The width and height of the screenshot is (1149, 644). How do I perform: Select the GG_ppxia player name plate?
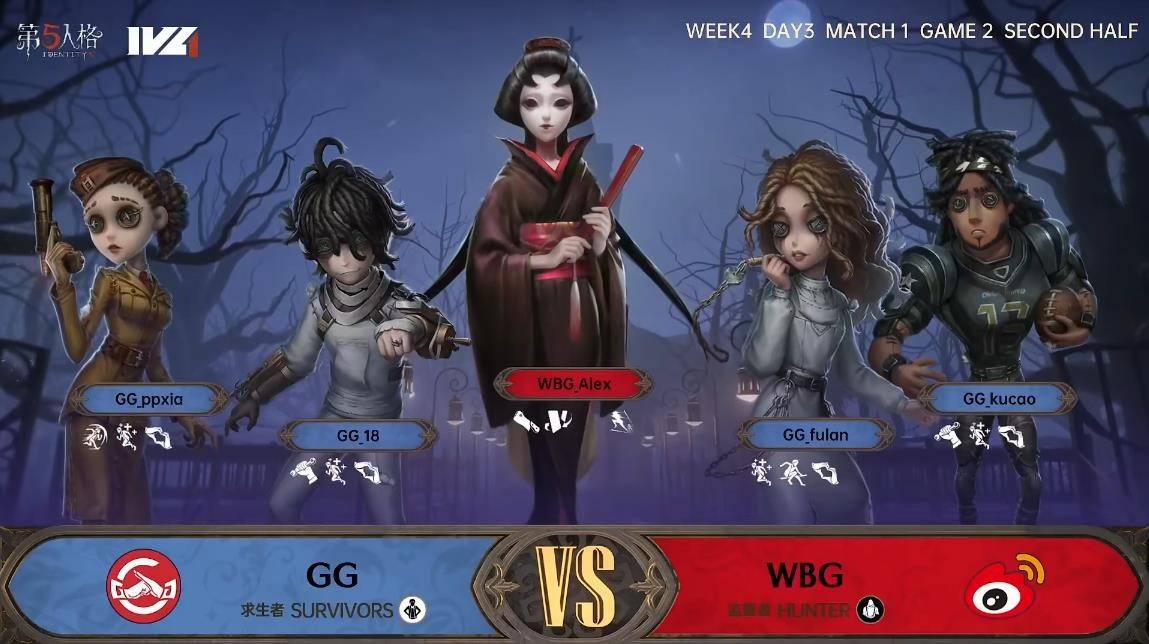point(149,399)
